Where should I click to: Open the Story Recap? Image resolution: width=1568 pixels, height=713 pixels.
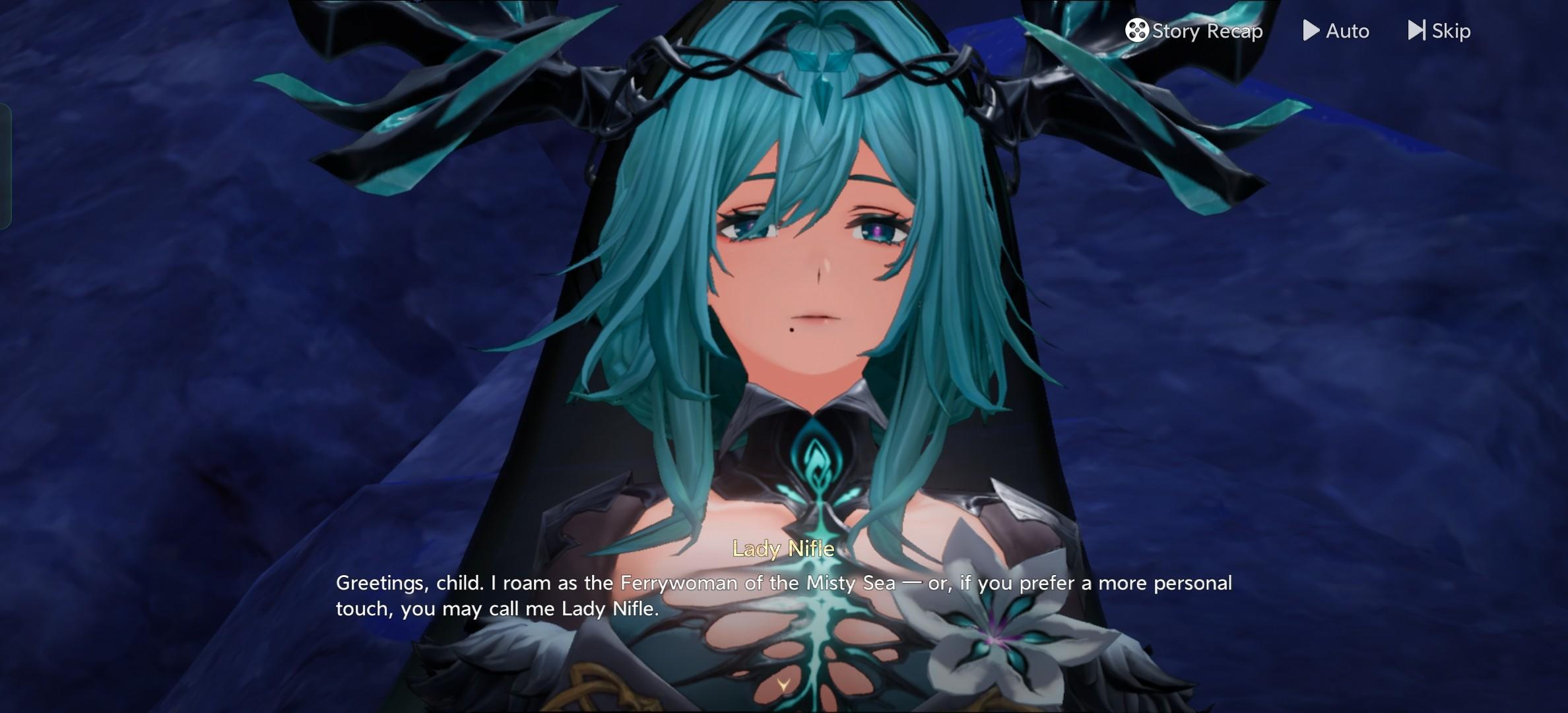[1194, 31]
